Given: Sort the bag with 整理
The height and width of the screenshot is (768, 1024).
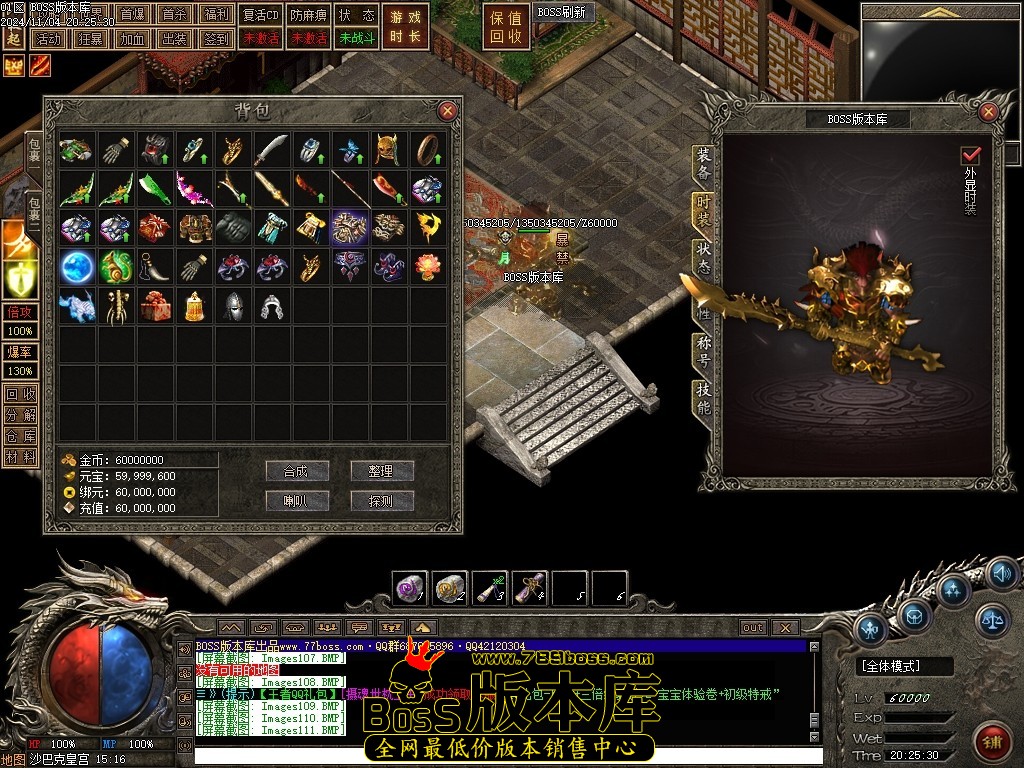Looking at the screenshot, I should coord(381,471).
